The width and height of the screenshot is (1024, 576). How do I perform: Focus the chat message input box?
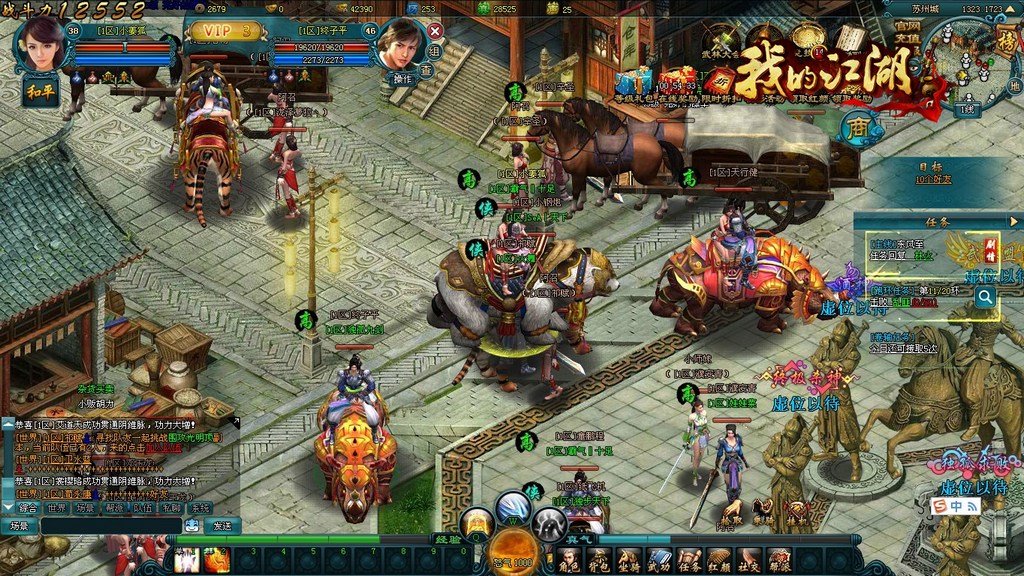click(110, 526)
